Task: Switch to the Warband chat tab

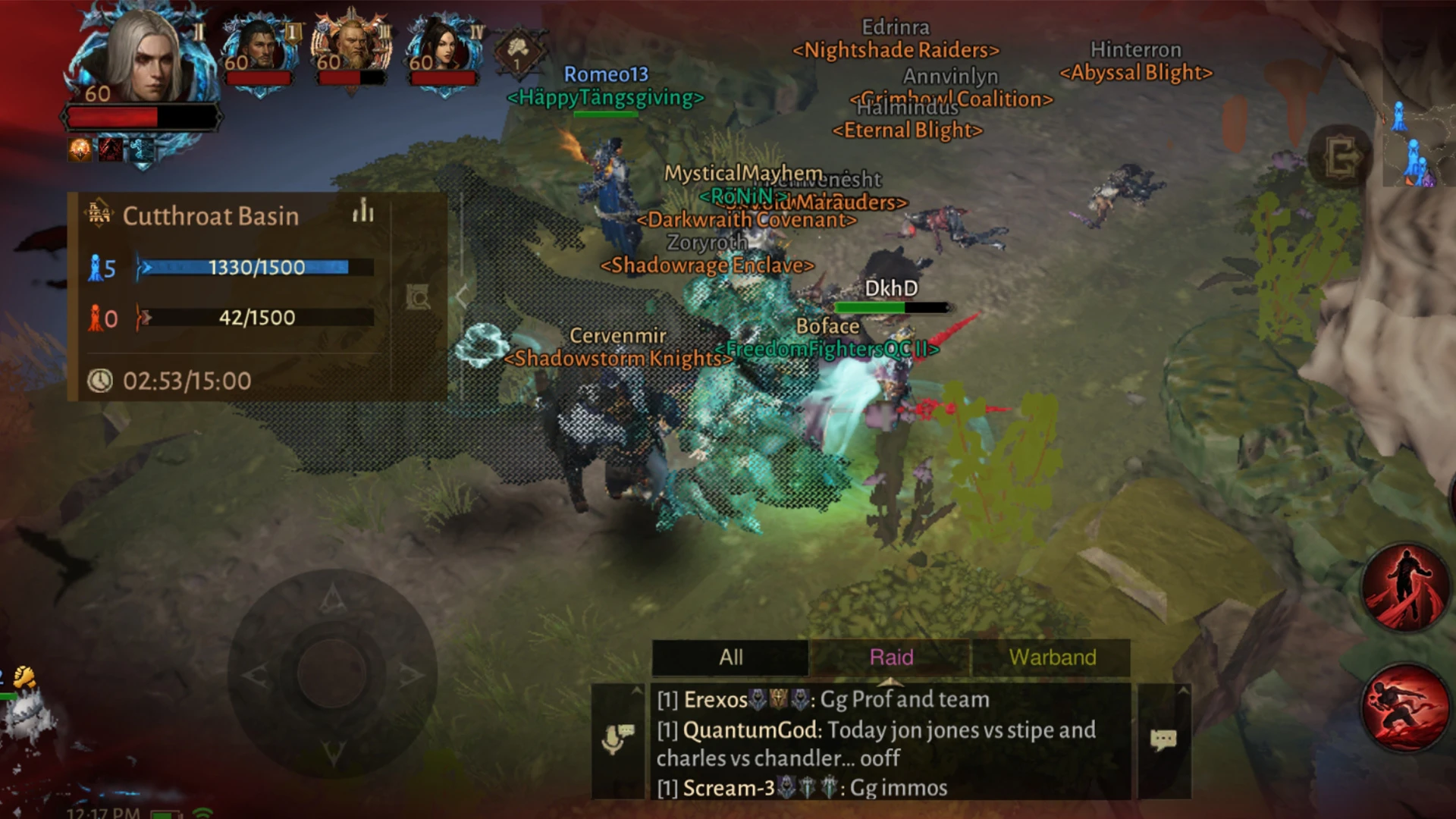Action: 1053,657
